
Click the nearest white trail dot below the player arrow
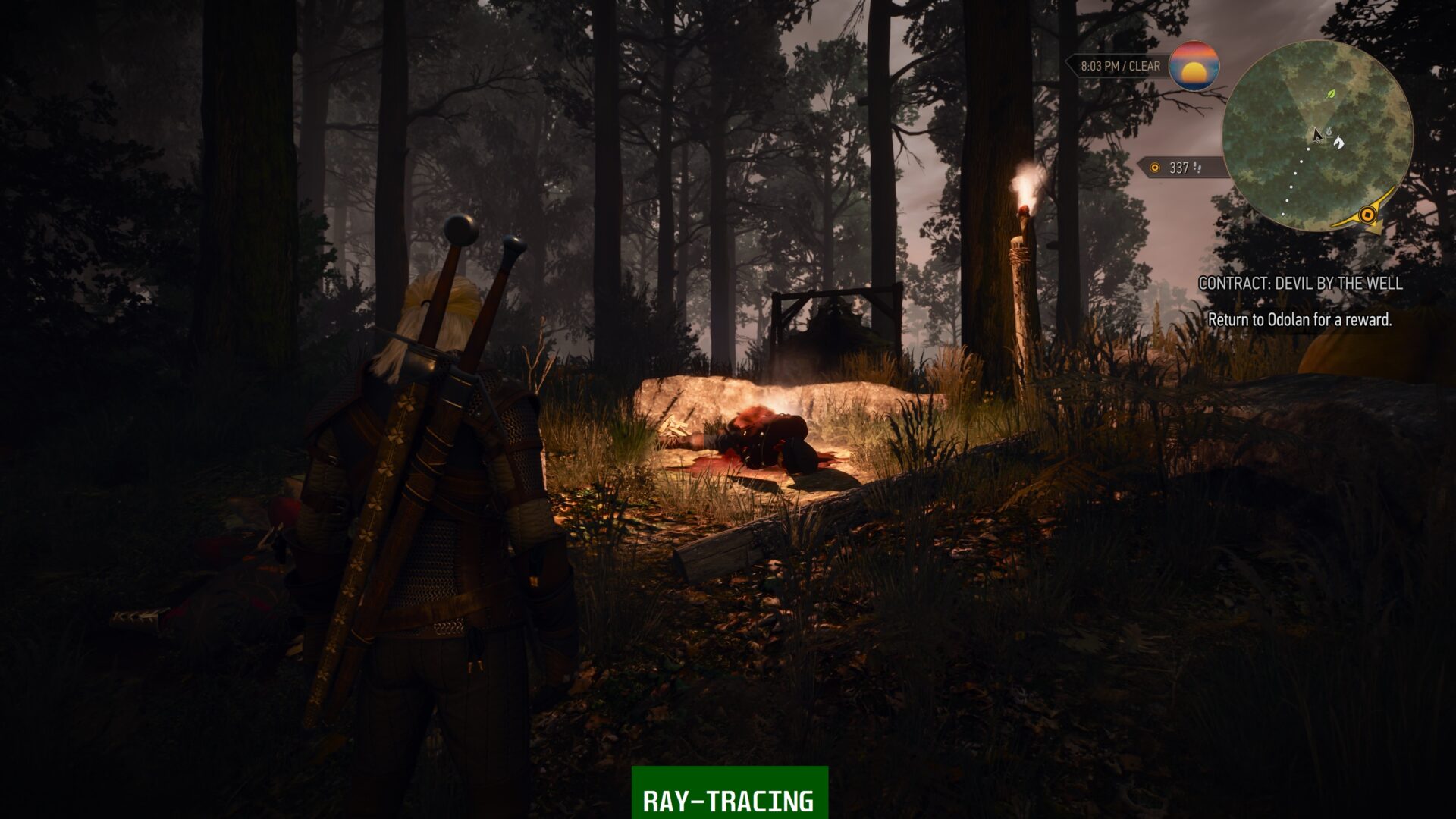tap(1307, 150)
